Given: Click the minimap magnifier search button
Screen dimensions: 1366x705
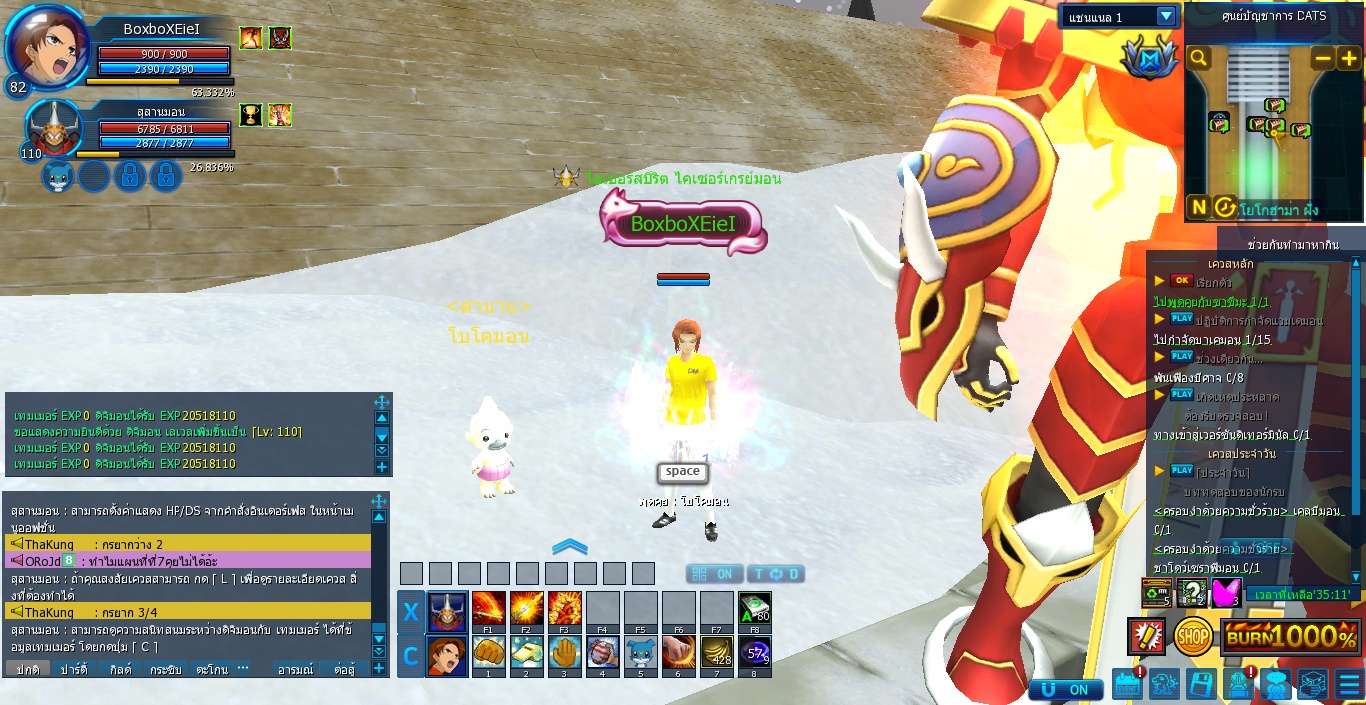Looking at the screenshot, I should click(1199, 58).
